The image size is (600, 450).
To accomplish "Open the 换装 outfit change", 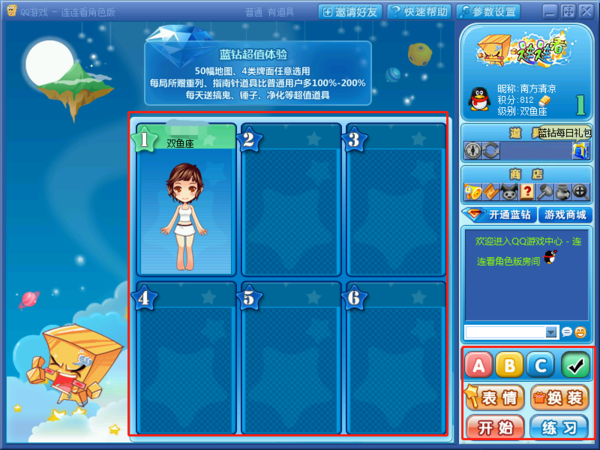I will [x=558, y=398].
